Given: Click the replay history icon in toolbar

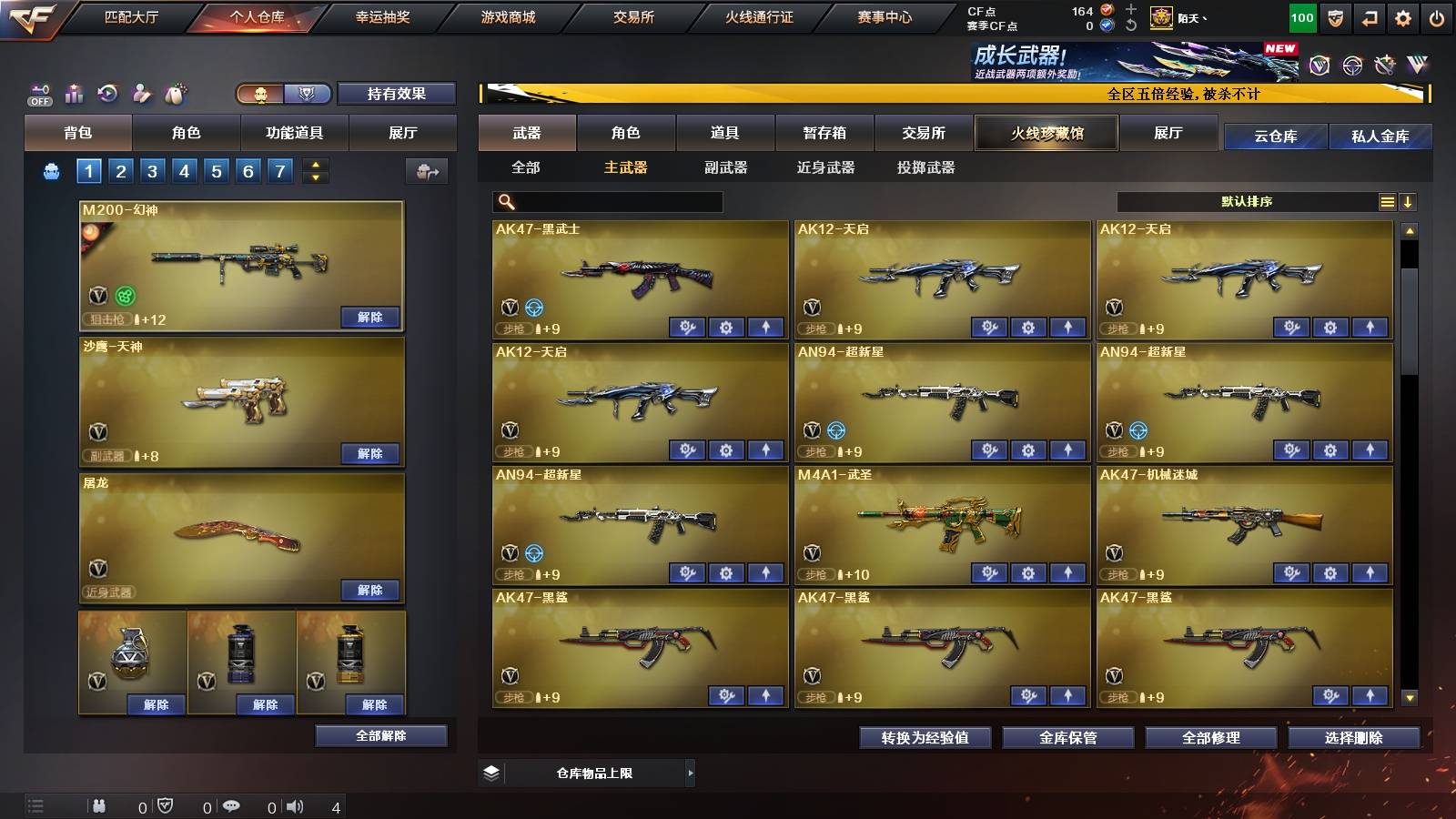Looking at the screenshot, I should [106, 93].
